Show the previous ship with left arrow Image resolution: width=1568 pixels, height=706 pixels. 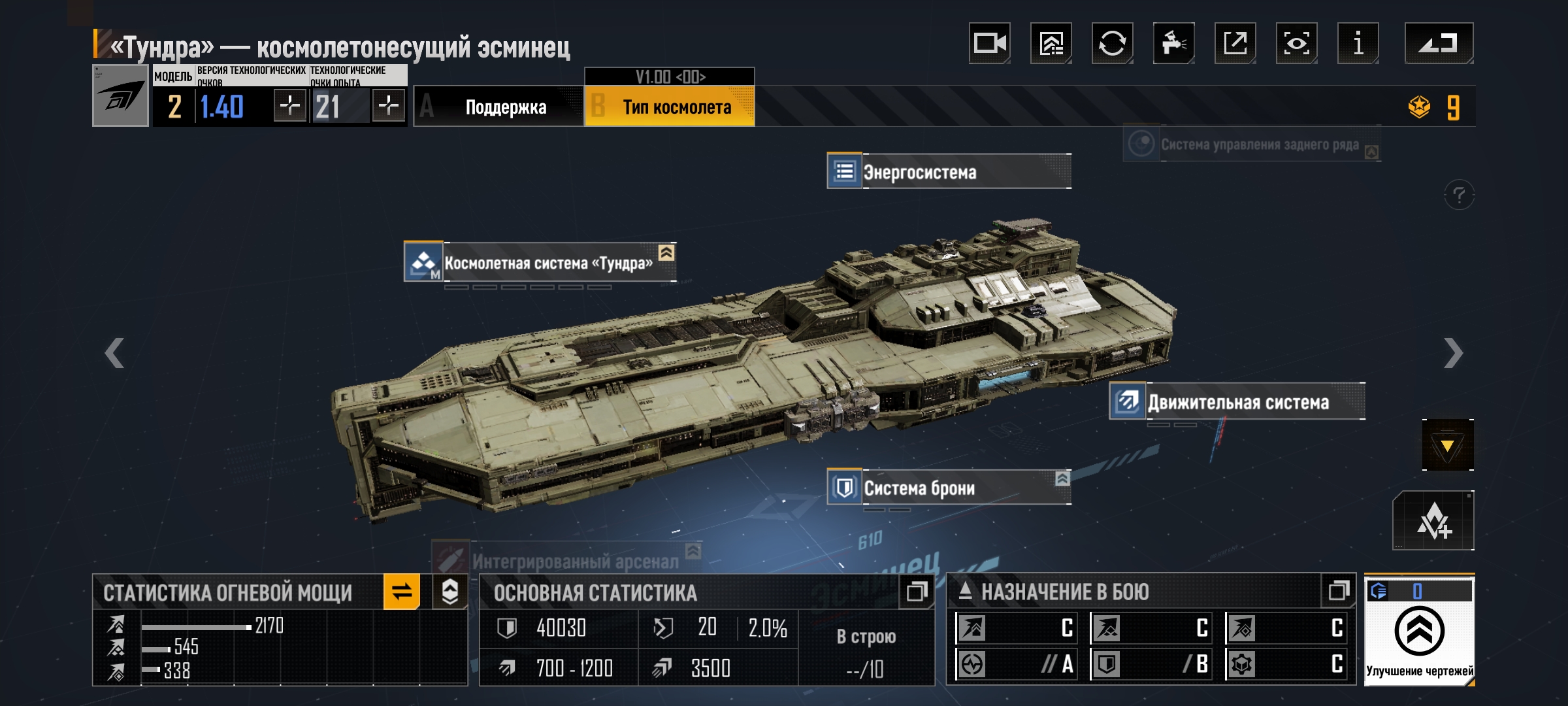(115, 354)
